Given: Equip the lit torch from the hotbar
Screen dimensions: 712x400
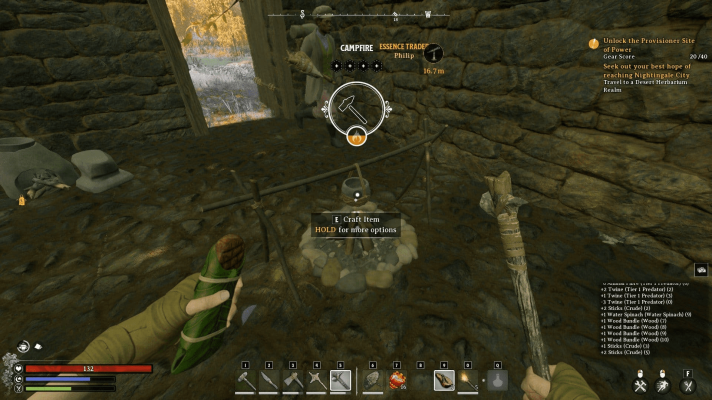Looking at the screenshot, I should pyautogui.click(x=467, y=380).
